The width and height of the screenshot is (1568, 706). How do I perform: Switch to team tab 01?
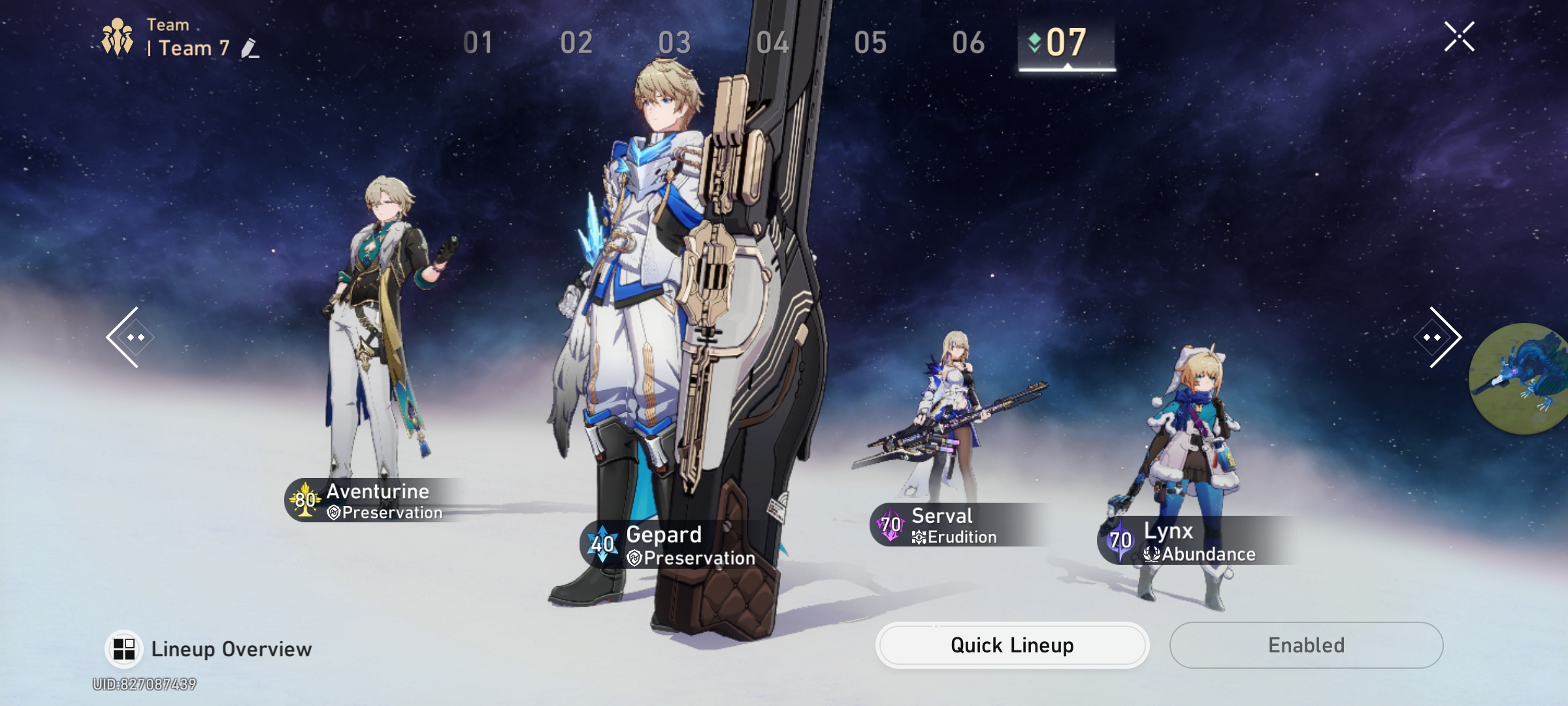pos(479,42)
